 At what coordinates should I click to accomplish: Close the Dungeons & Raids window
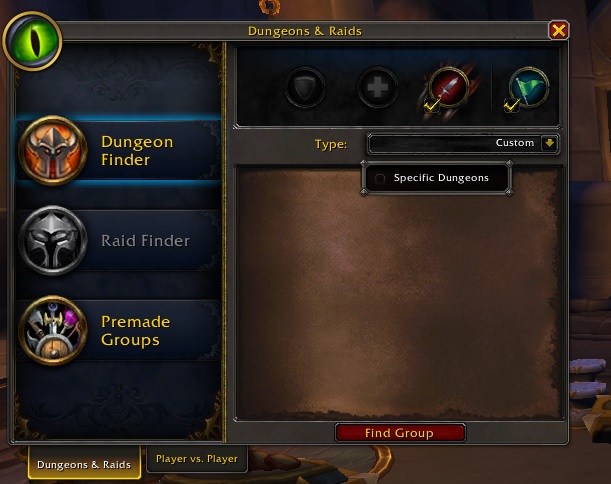click(x=558, y=31)
